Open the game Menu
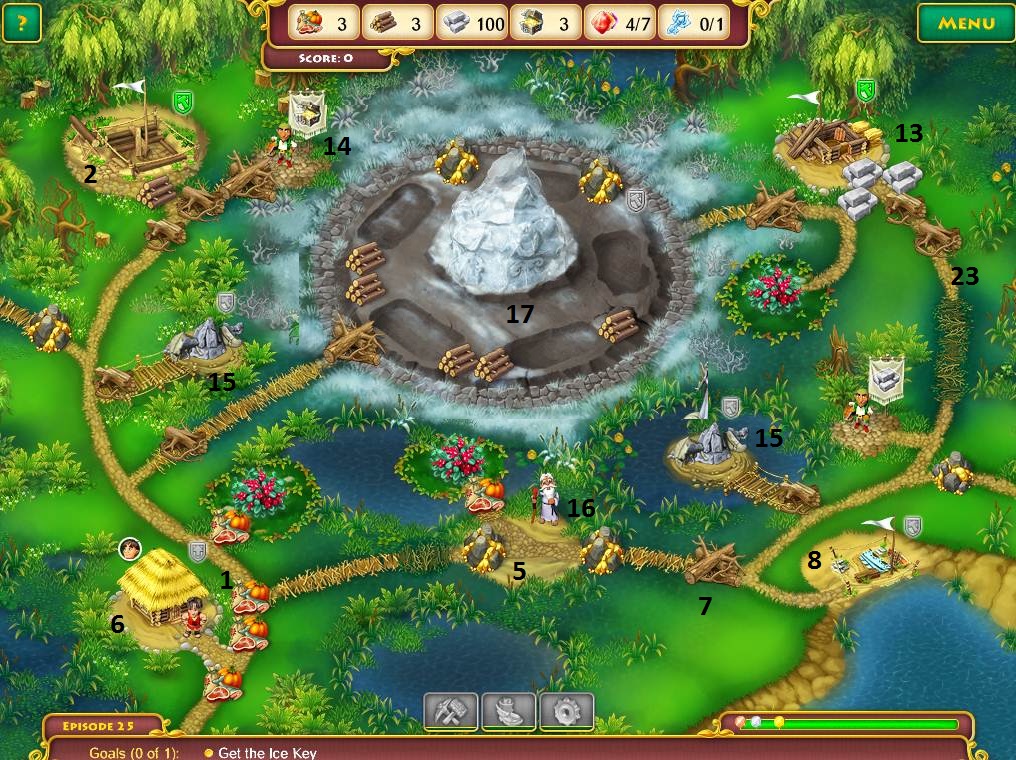Viewport: 1016px width, 760px height. [x=966, y=23]
